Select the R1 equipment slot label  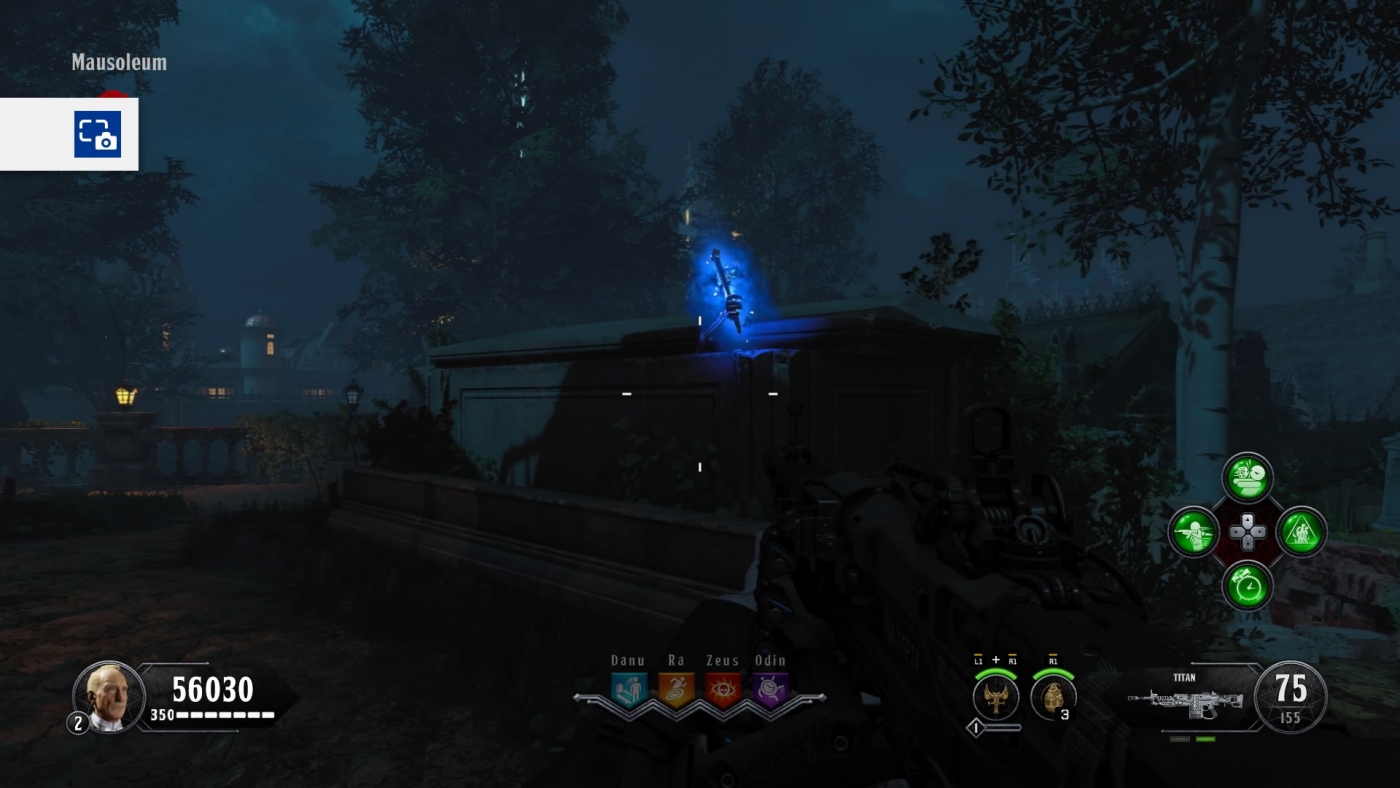(x=1055, y=661)
